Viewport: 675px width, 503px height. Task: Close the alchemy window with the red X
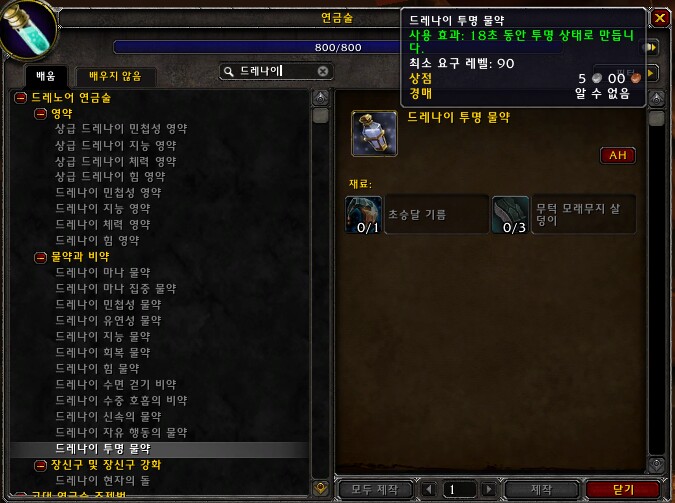[659, 18]
